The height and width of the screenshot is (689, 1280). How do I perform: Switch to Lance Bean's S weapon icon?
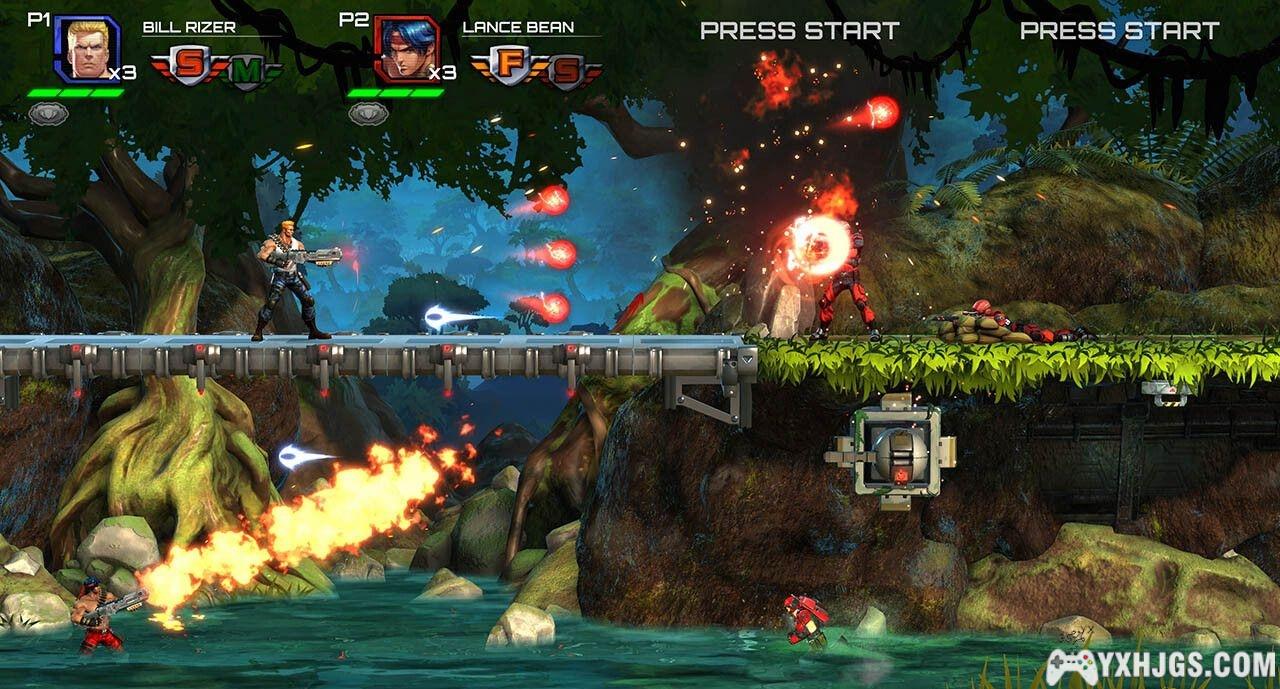tap(565, 70)
